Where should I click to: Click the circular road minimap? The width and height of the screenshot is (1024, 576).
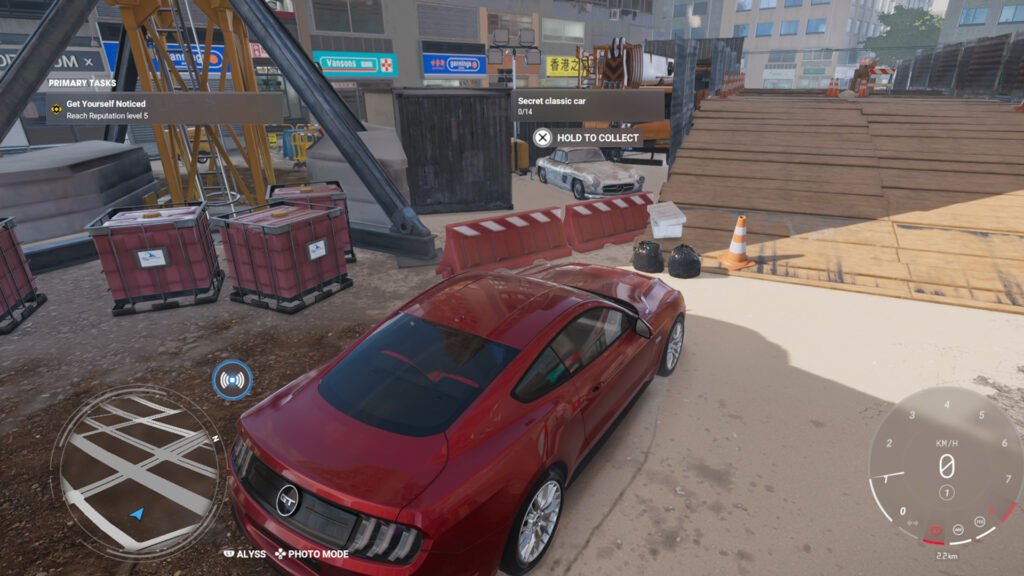click(x=136, y=467)
